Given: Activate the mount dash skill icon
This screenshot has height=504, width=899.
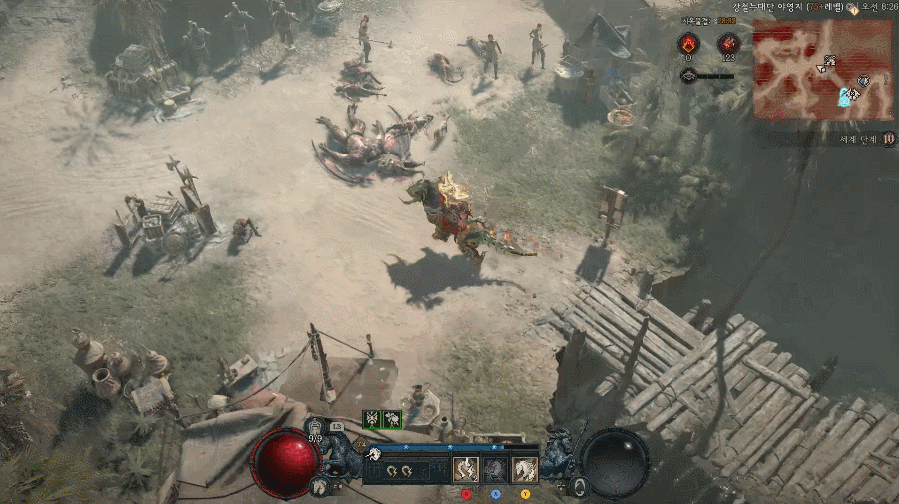Looking at the screenshot, I should click(467, 470).
